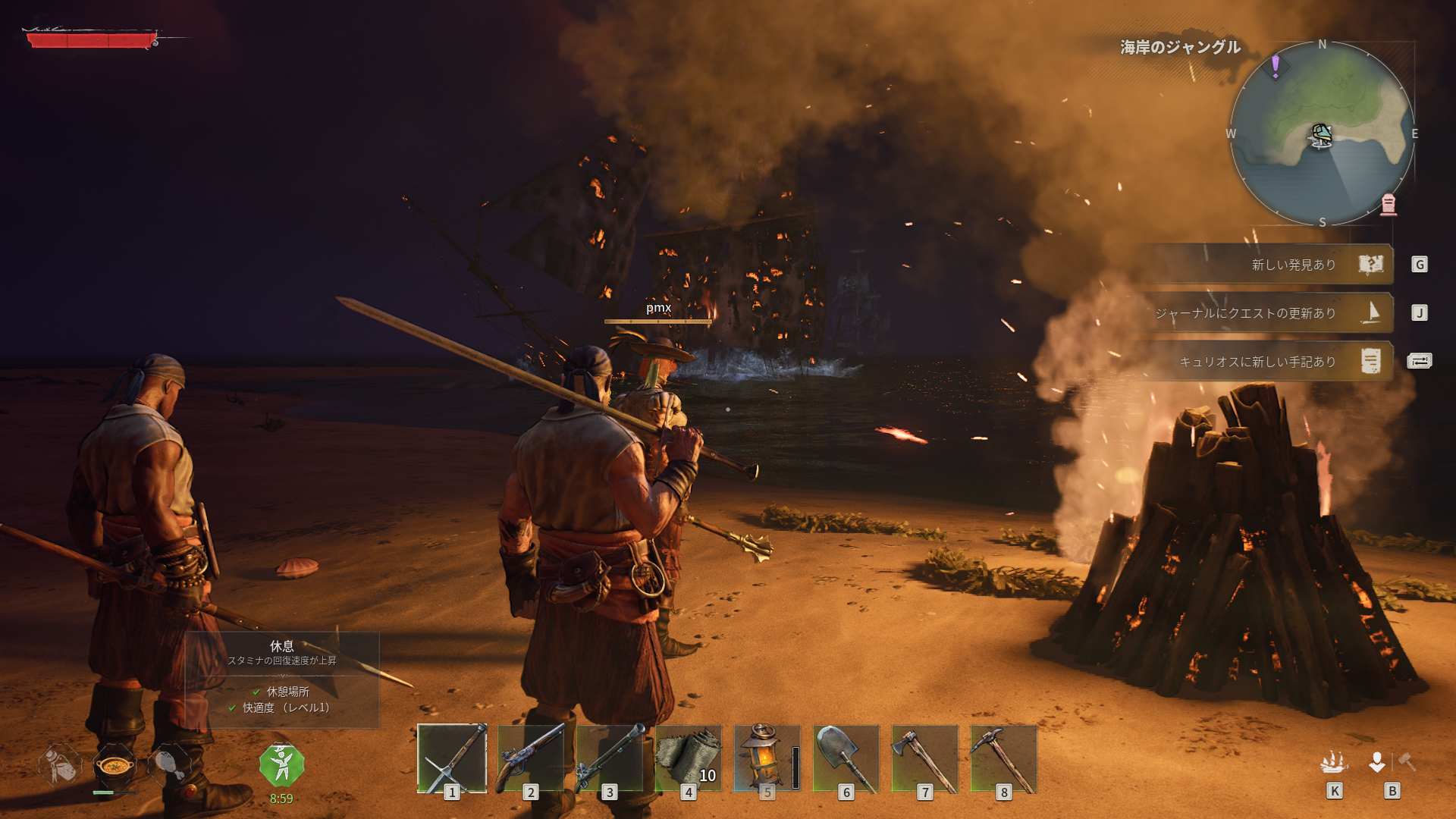Click the green rested buff icon

click(281, 765)
